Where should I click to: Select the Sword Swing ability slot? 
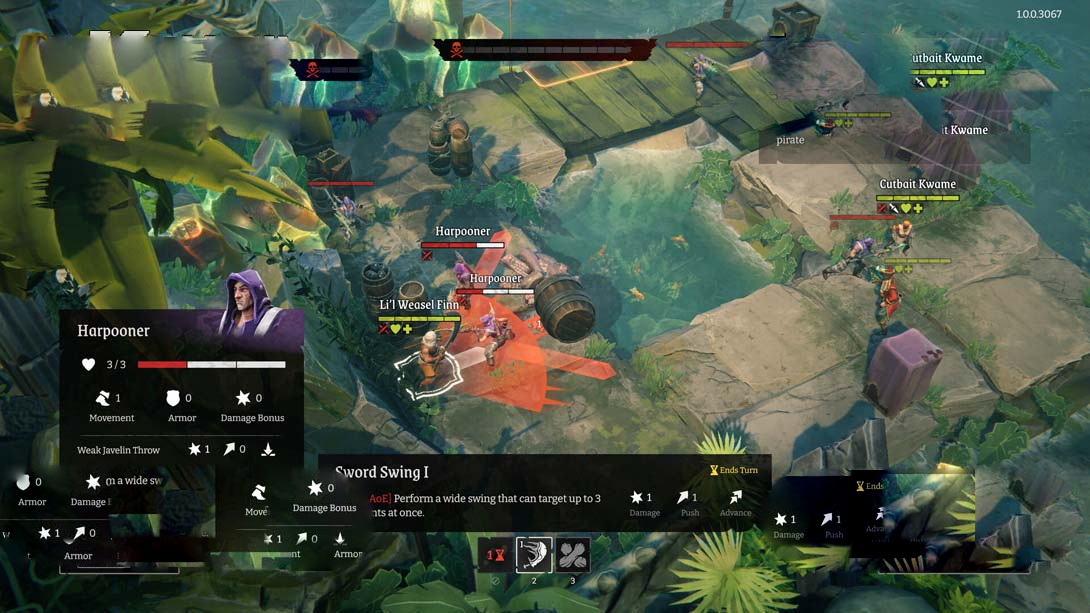(534, 555)
